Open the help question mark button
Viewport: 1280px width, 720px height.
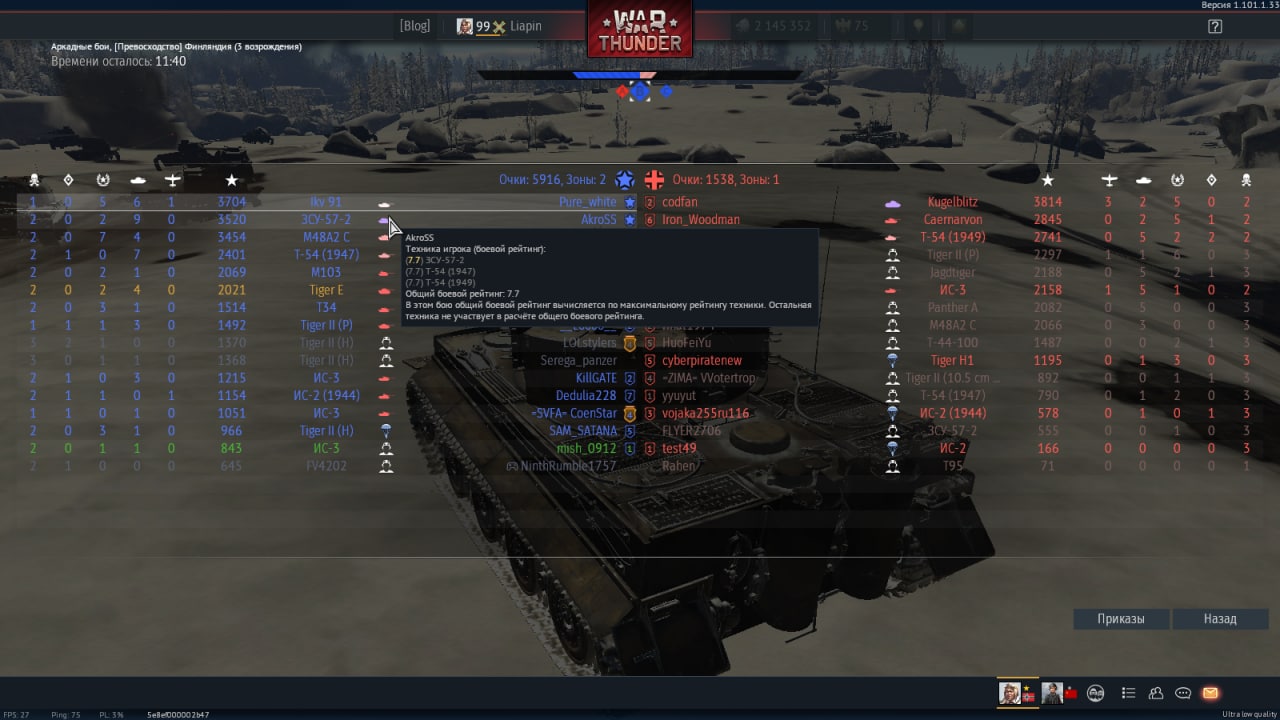pyautogui.click(x=1215, y=27)
